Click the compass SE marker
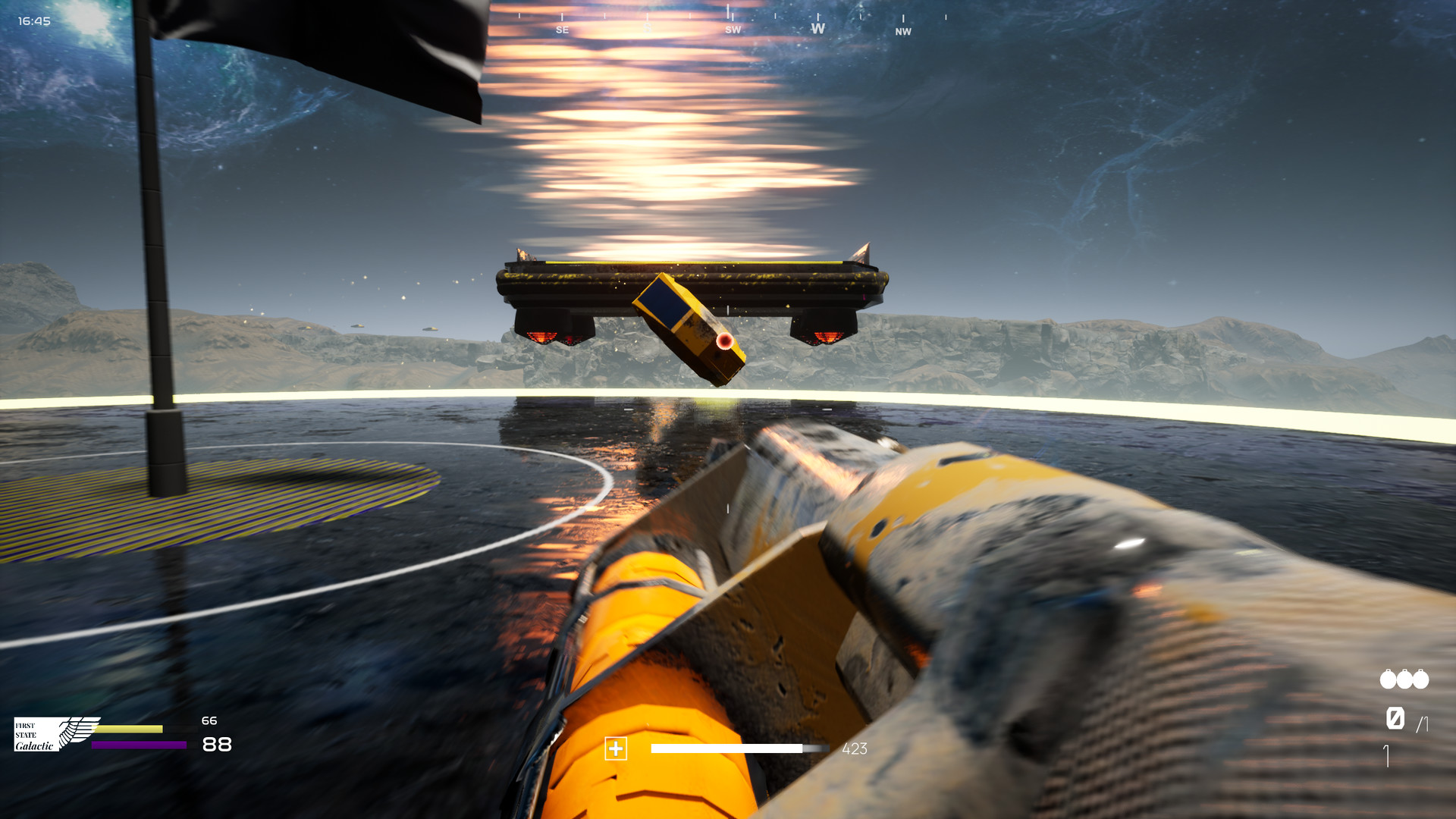This screenshot has width=1456, height=819. (x=561, y=29)
